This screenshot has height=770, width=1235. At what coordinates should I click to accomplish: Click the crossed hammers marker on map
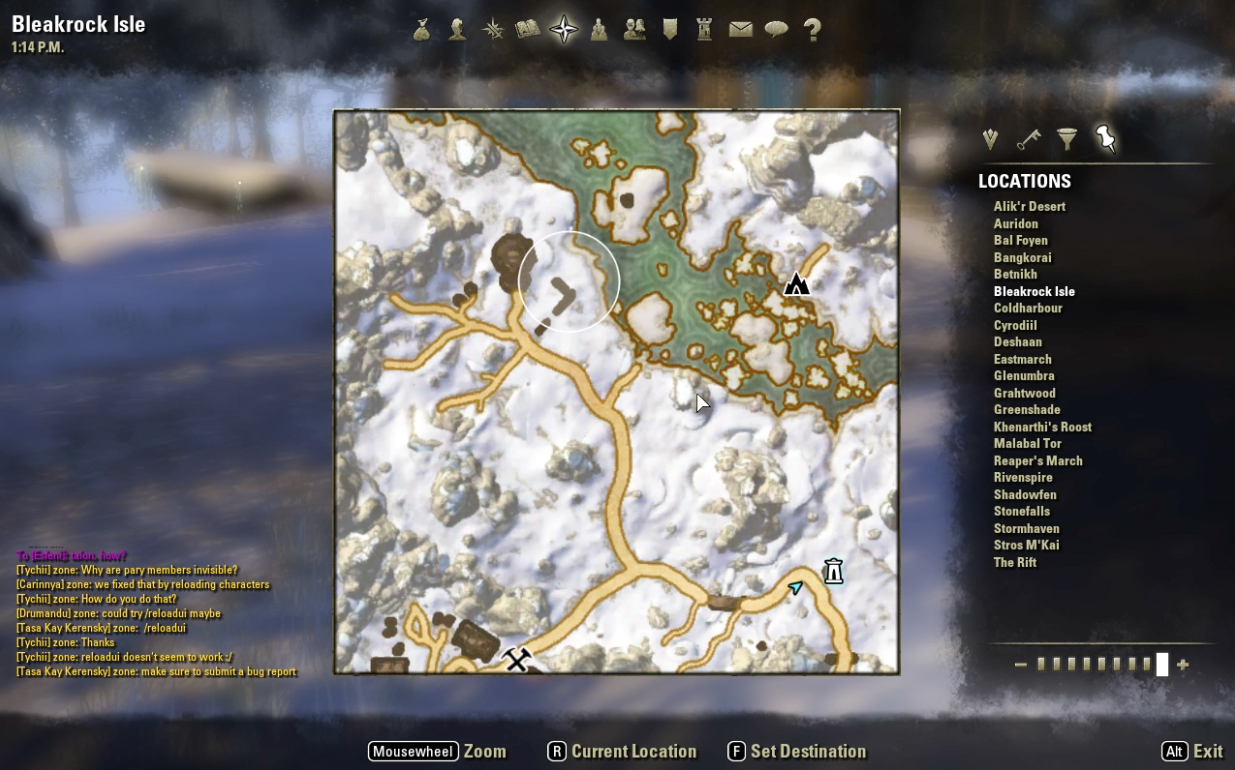(x=516, y=660)
